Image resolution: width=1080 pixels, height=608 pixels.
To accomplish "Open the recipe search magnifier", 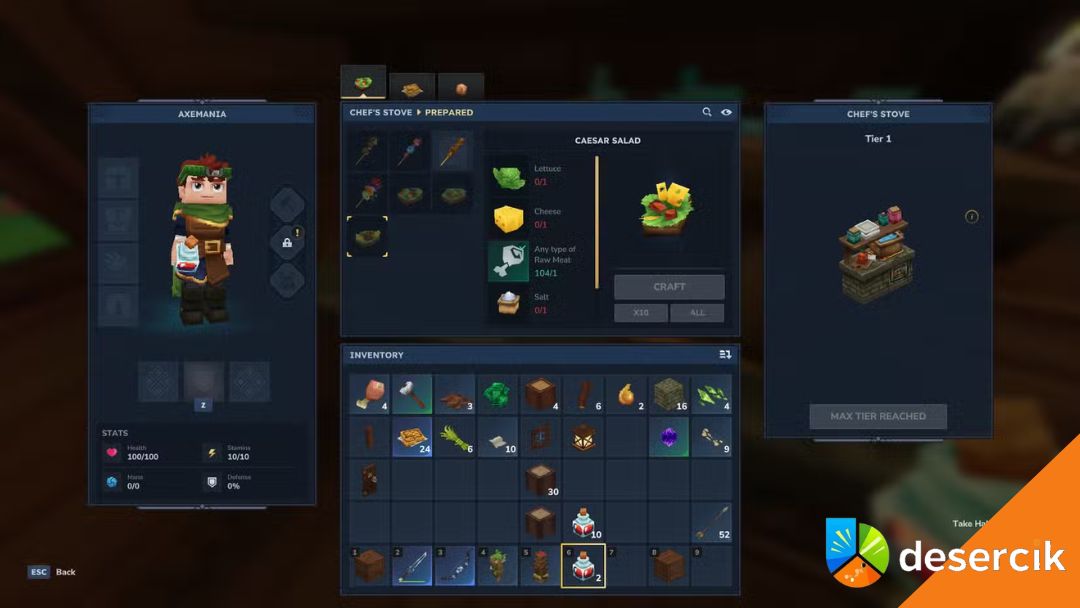I will tap(707, 112).
